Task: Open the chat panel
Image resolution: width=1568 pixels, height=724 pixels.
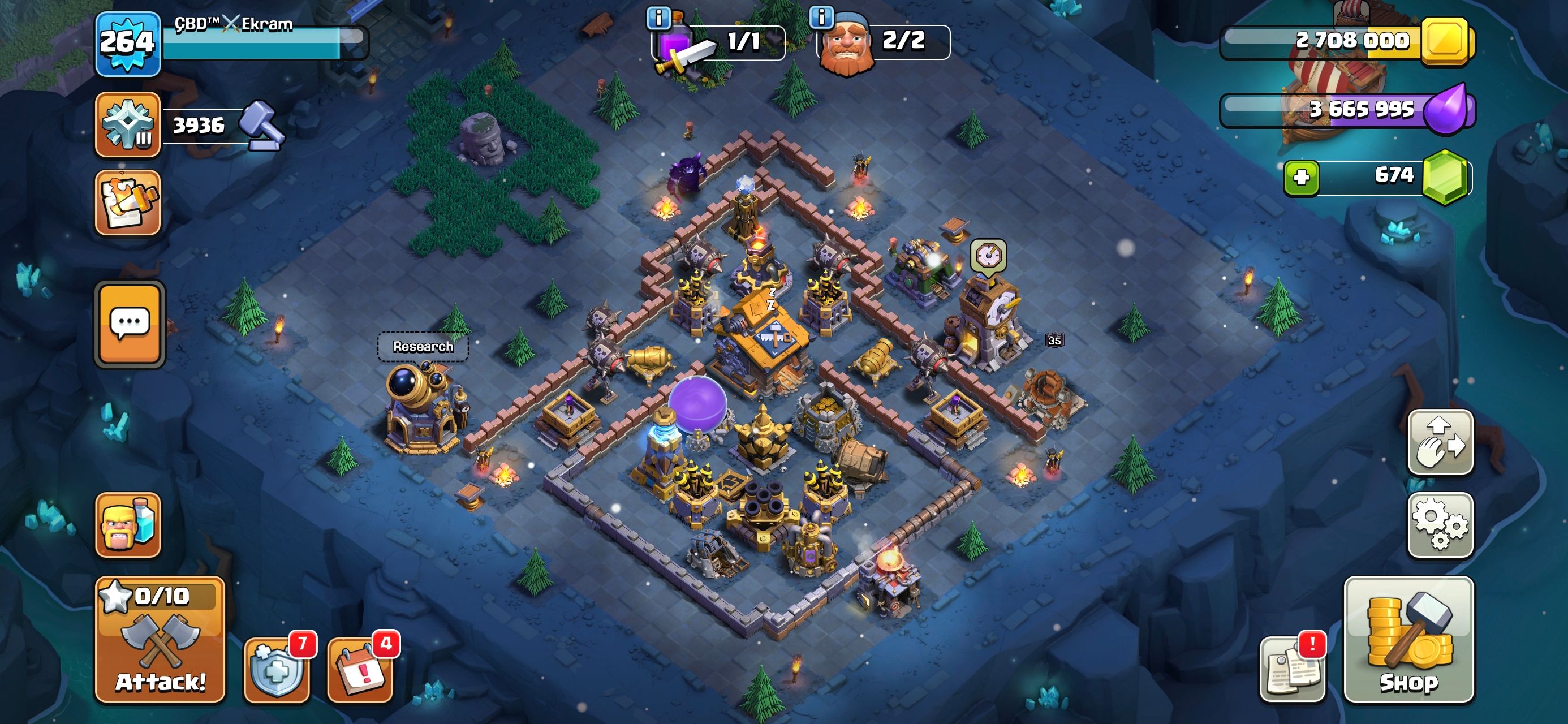Action: click(x=130, y=324)
